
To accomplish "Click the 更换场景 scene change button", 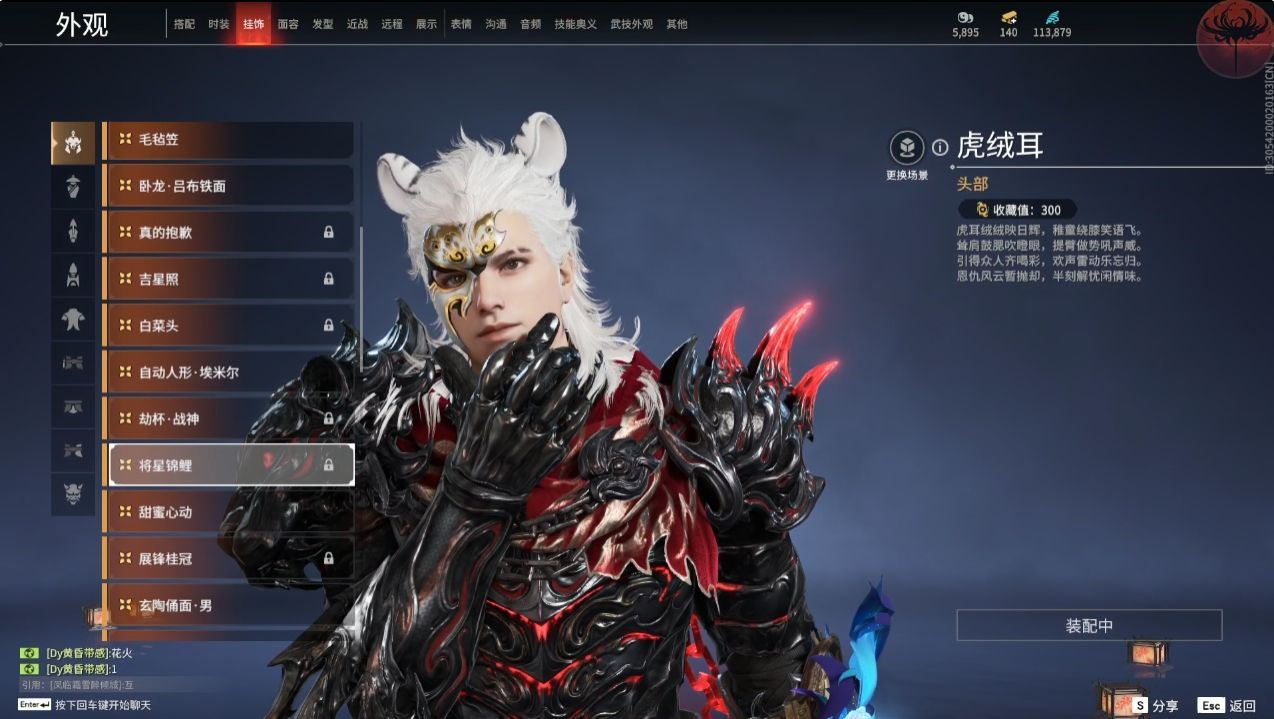I will [907, 150].
